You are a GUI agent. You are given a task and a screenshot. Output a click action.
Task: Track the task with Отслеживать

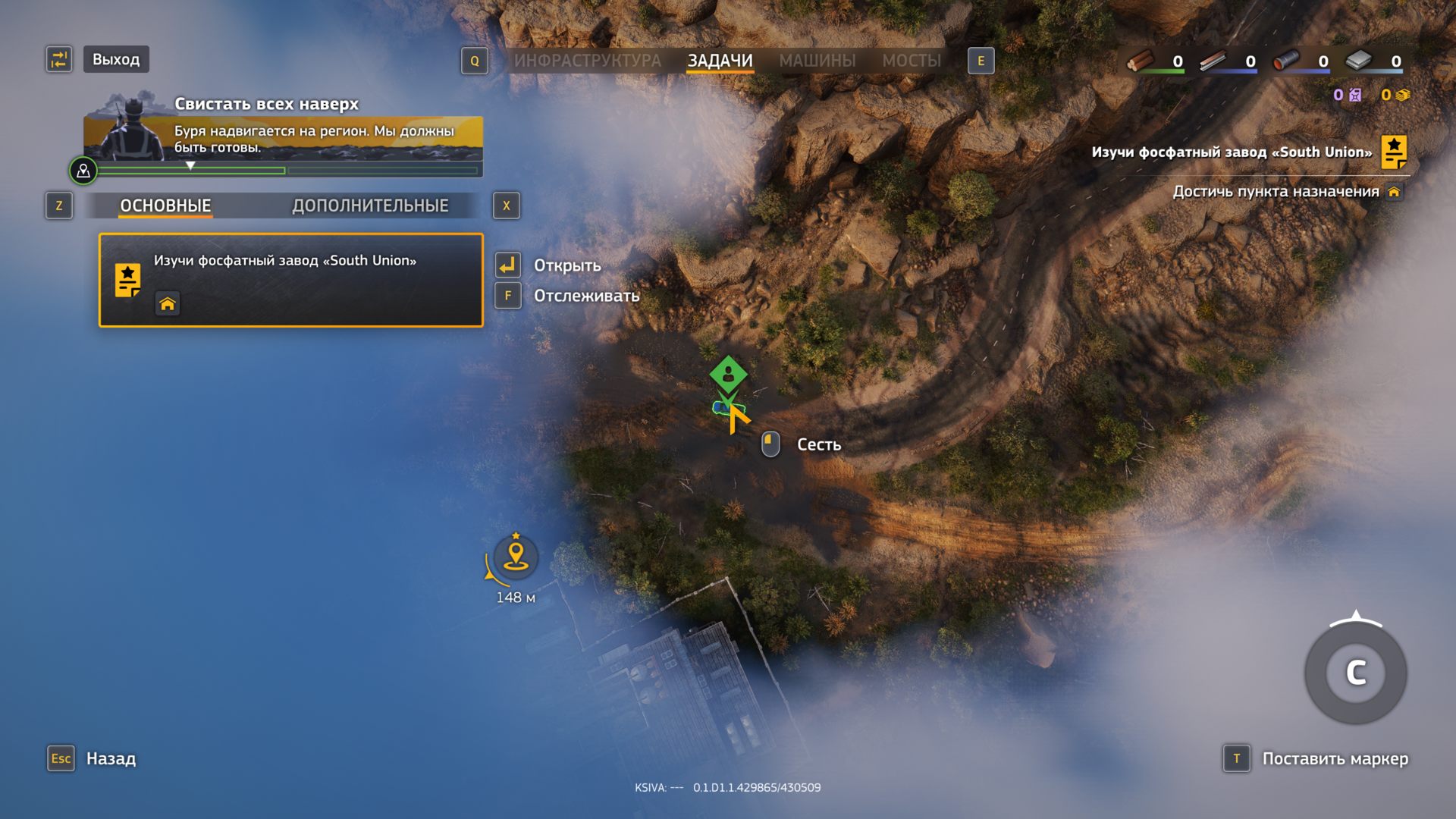coord(585,296)
